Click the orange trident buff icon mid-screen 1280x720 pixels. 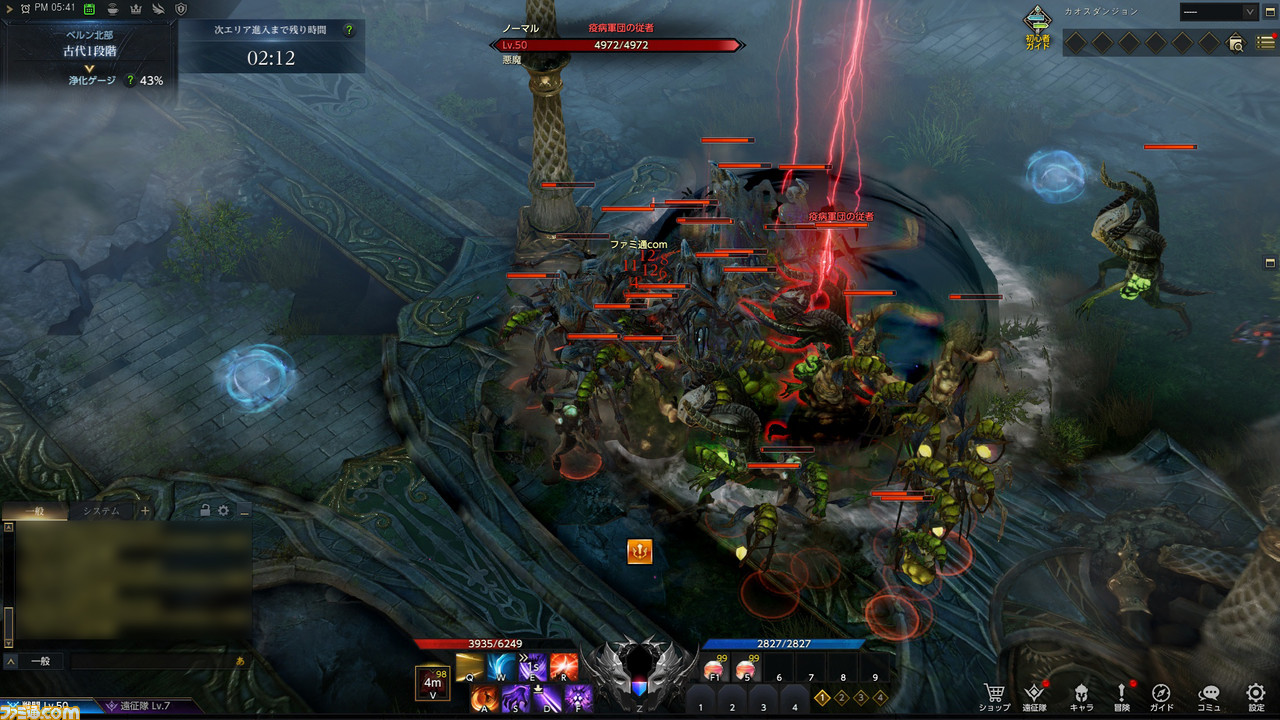pyautogui.click(x=640, y=551)
